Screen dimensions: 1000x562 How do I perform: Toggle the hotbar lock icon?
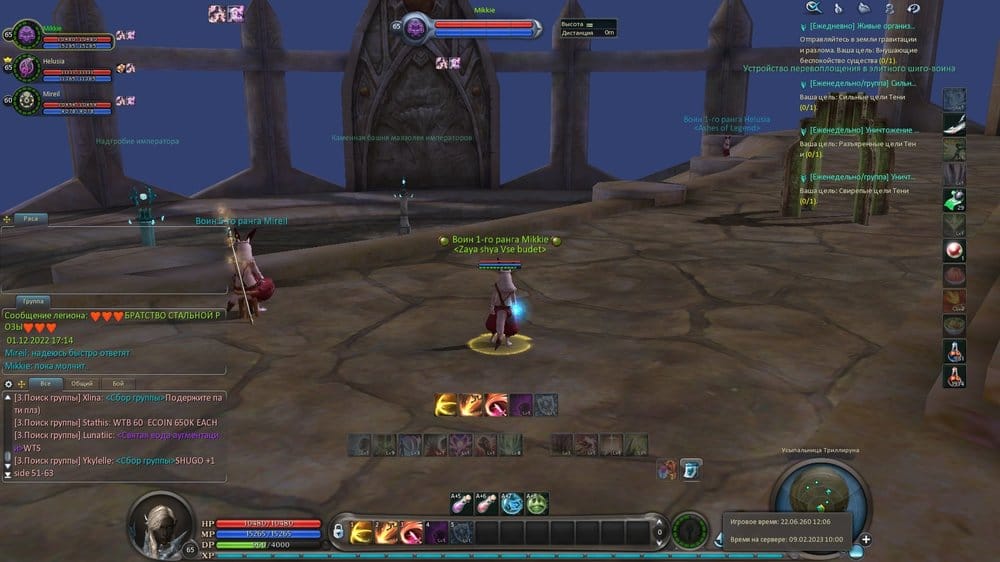click(x=338, y=530)
